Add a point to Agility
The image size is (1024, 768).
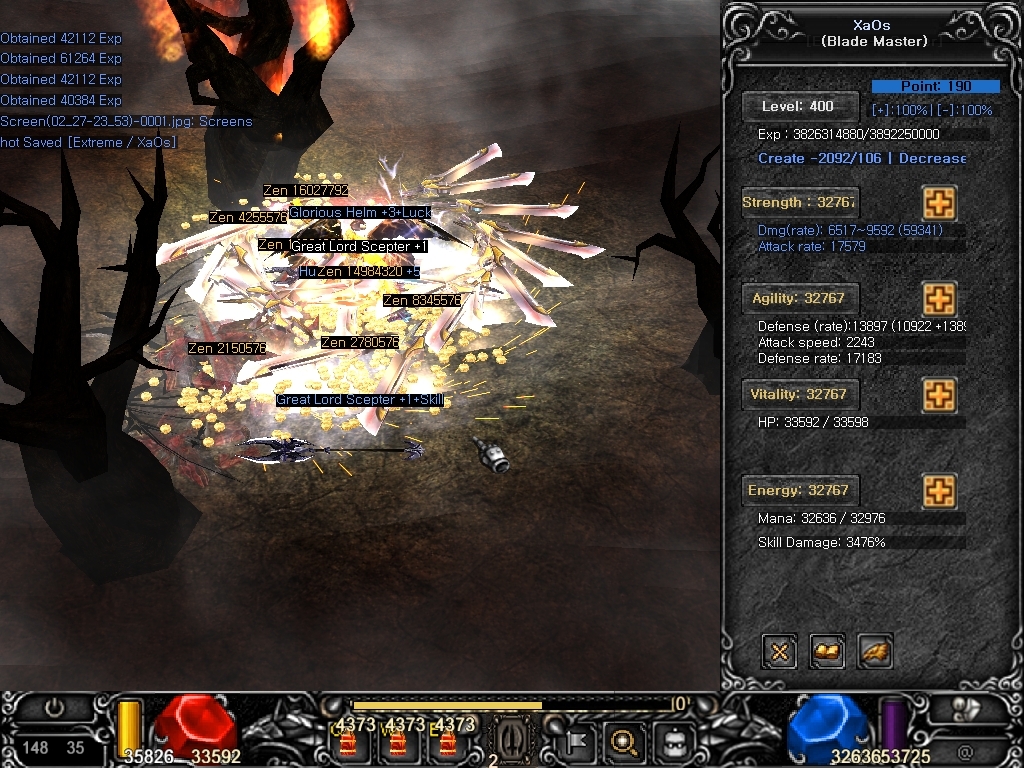(939, 299)
